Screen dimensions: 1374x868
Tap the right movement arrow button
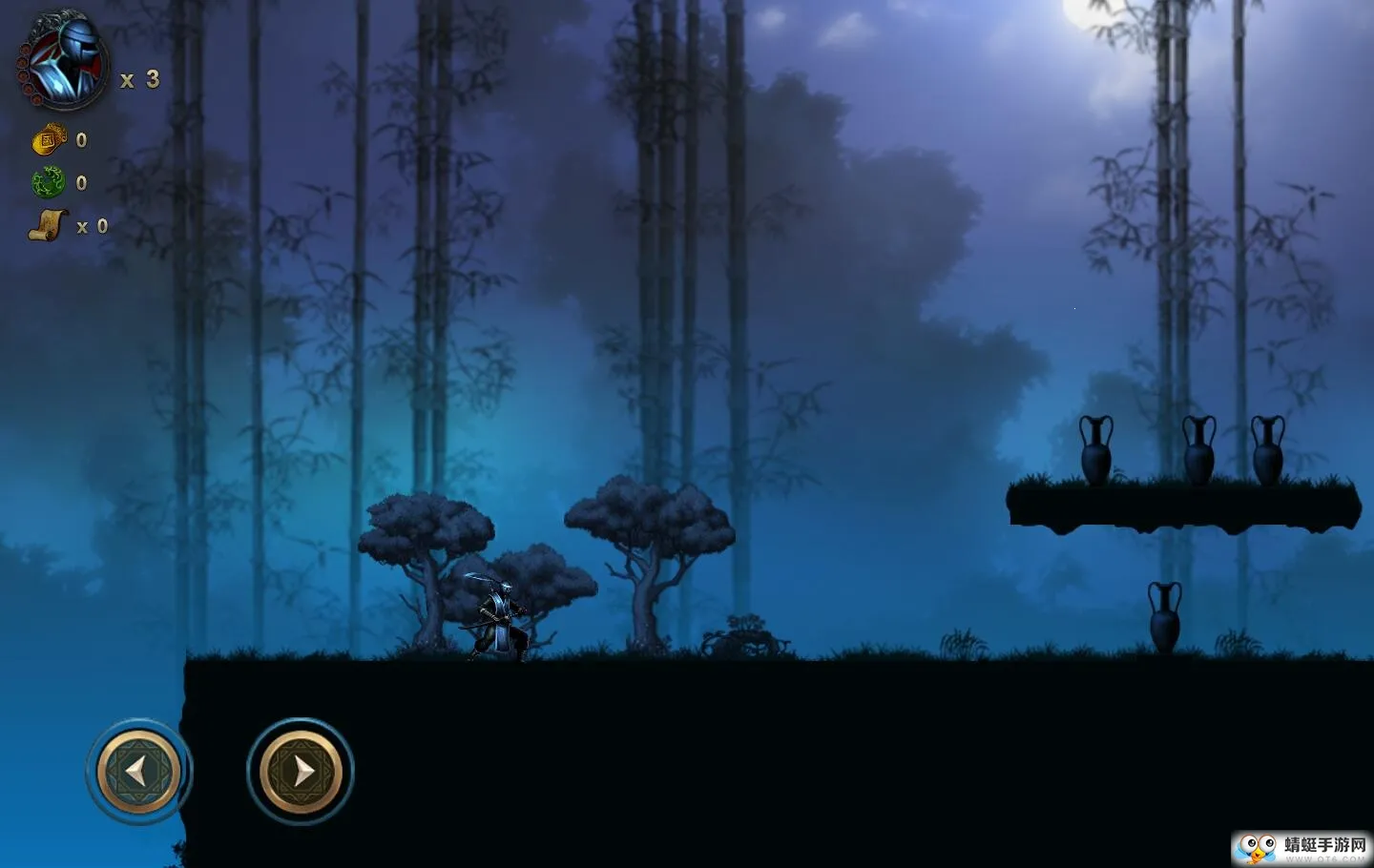pyautogui.click(x=299, y=769)
